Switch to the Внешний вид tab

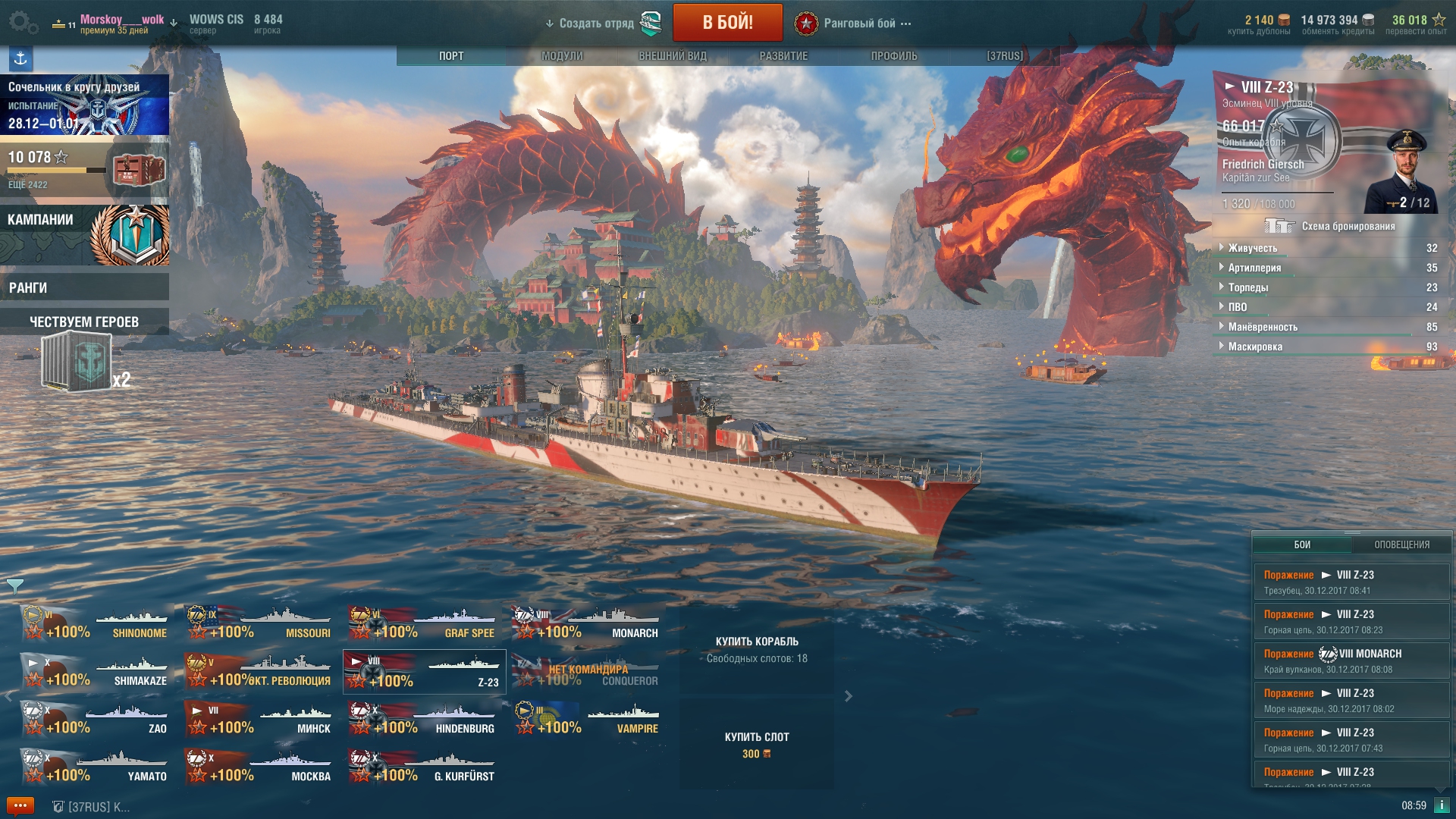tap(672, 56)
